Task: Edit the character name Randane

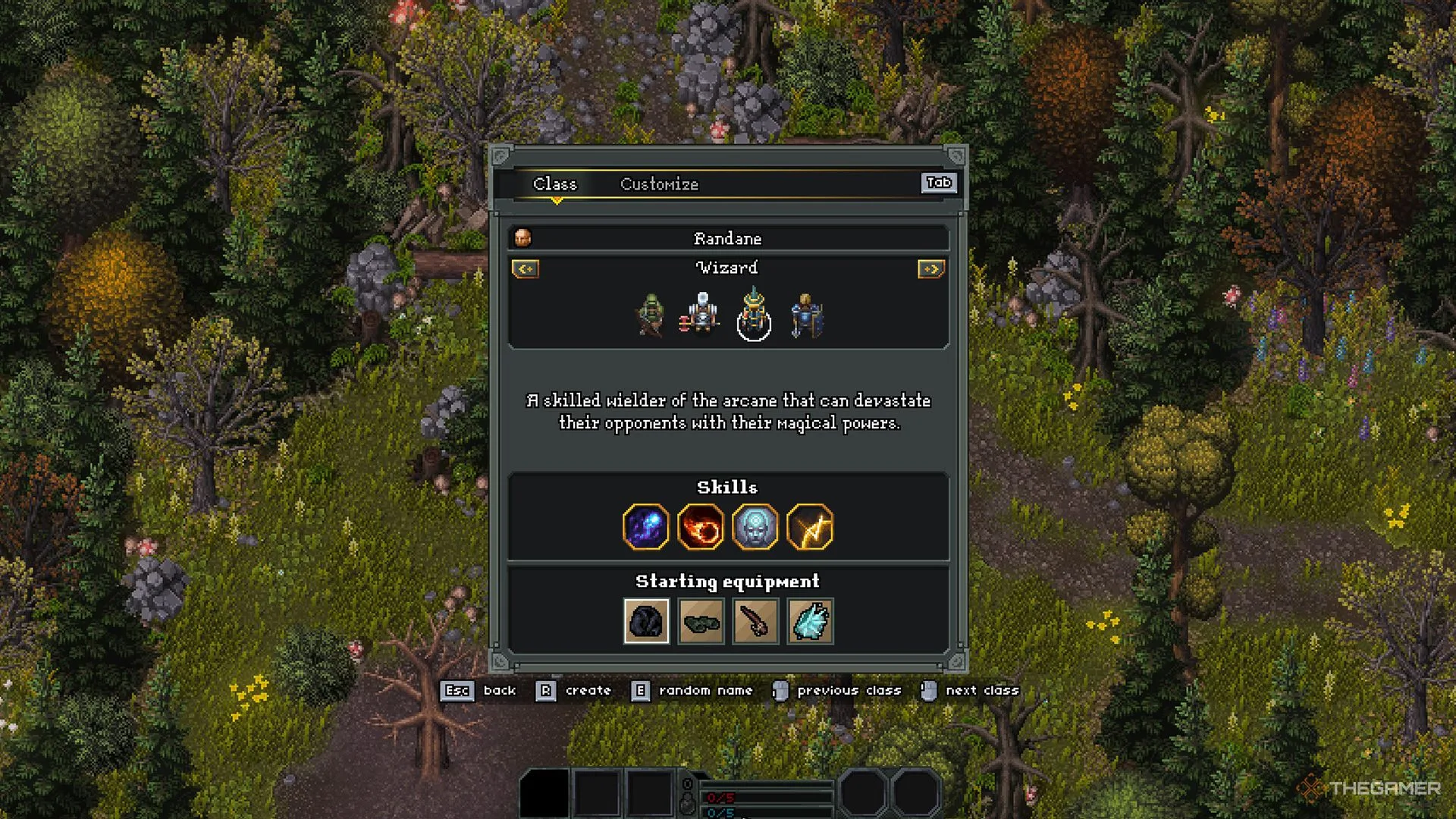Action: 727,239
